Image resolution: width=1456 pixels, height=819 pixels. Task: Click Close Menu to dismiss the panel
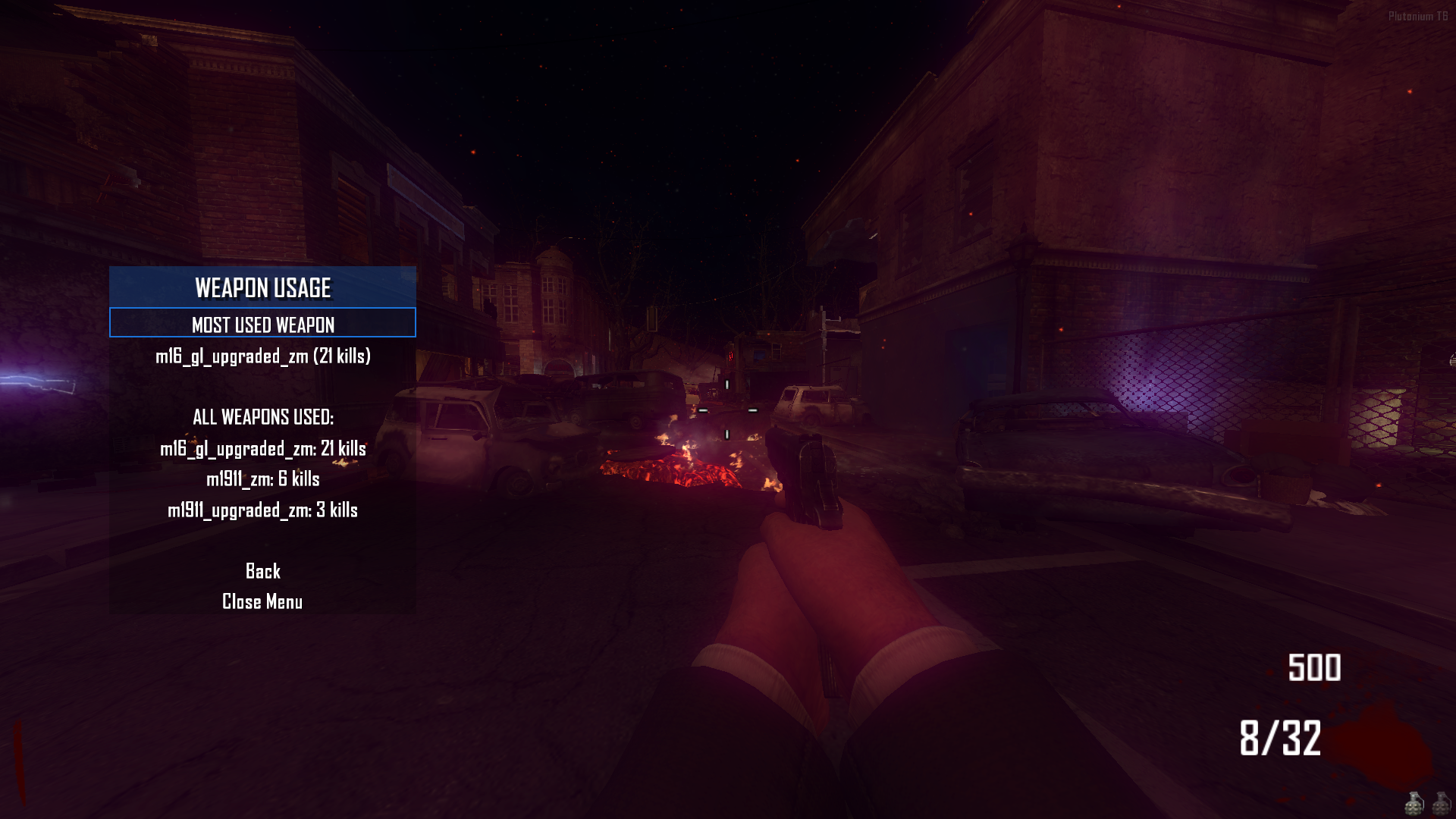pyautogui.click(x=262, y=601)
